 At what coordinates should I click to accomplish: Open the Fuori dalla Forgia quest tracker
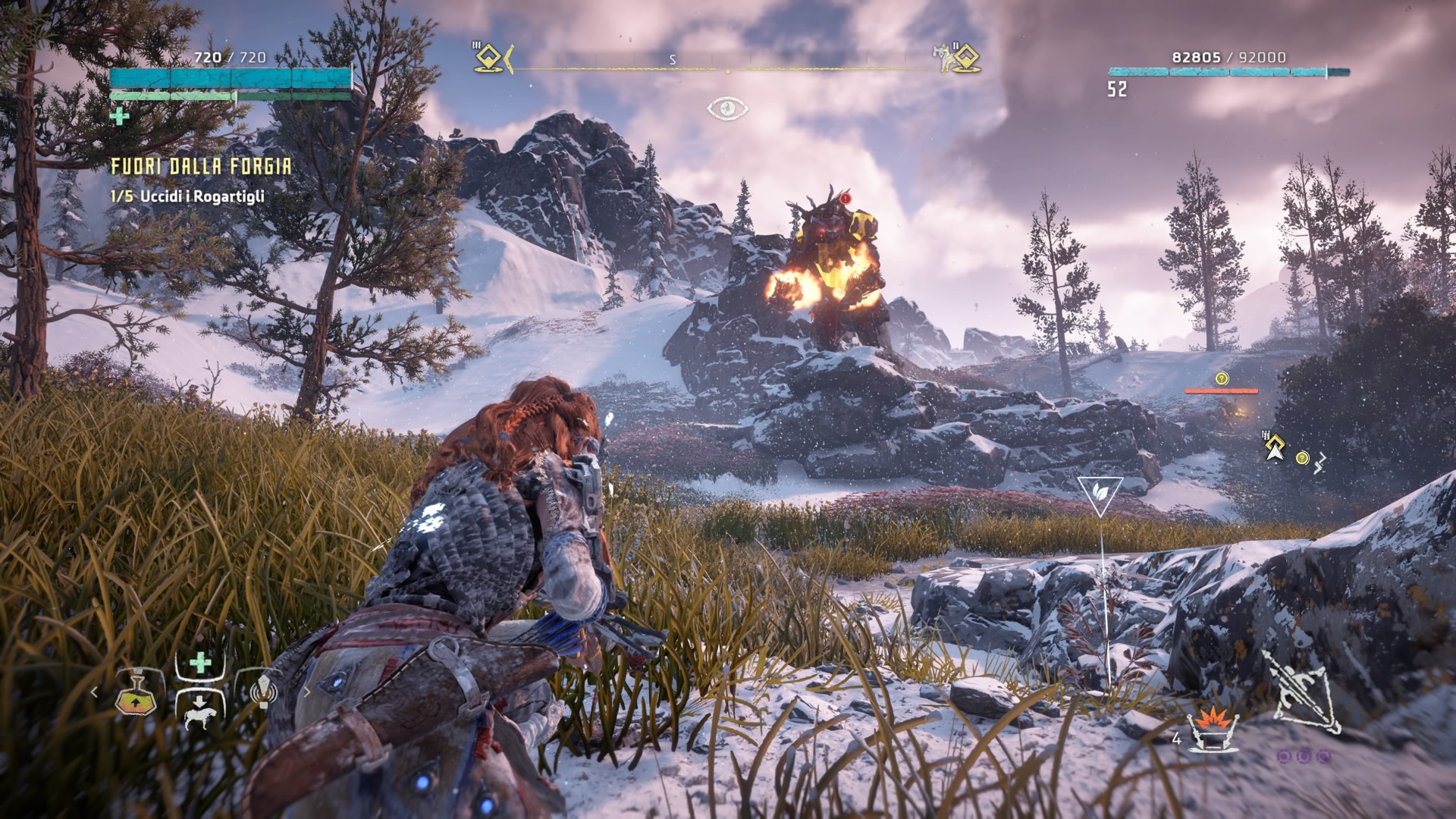point(201,167)
